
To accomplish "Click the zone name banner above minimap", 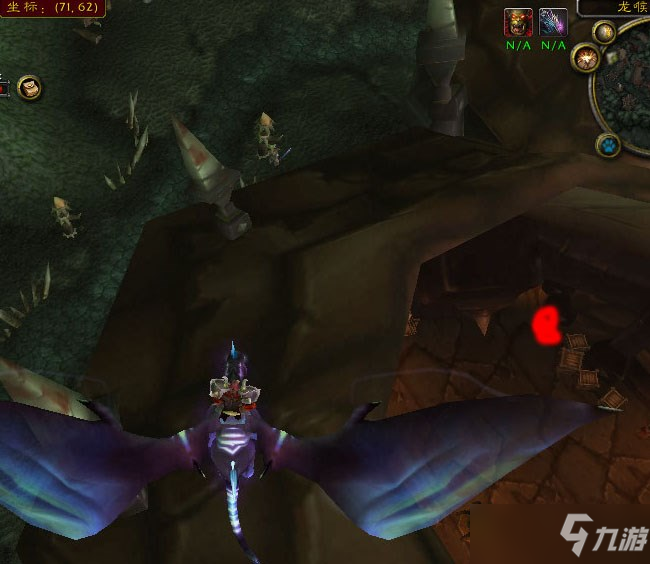I will [x=613, y=6].
